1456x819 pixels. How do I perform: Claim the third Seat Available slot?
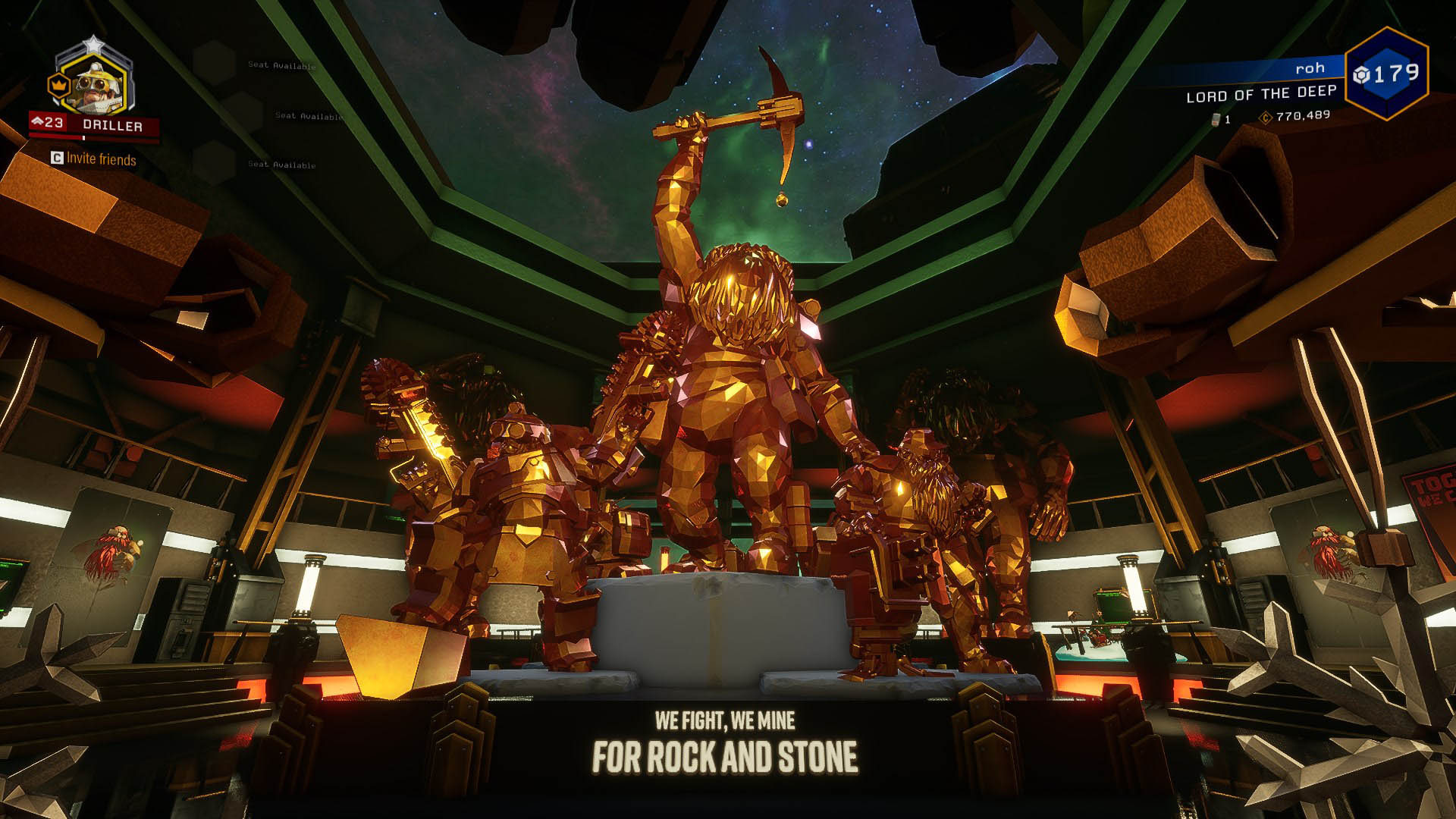pos(282,165)
